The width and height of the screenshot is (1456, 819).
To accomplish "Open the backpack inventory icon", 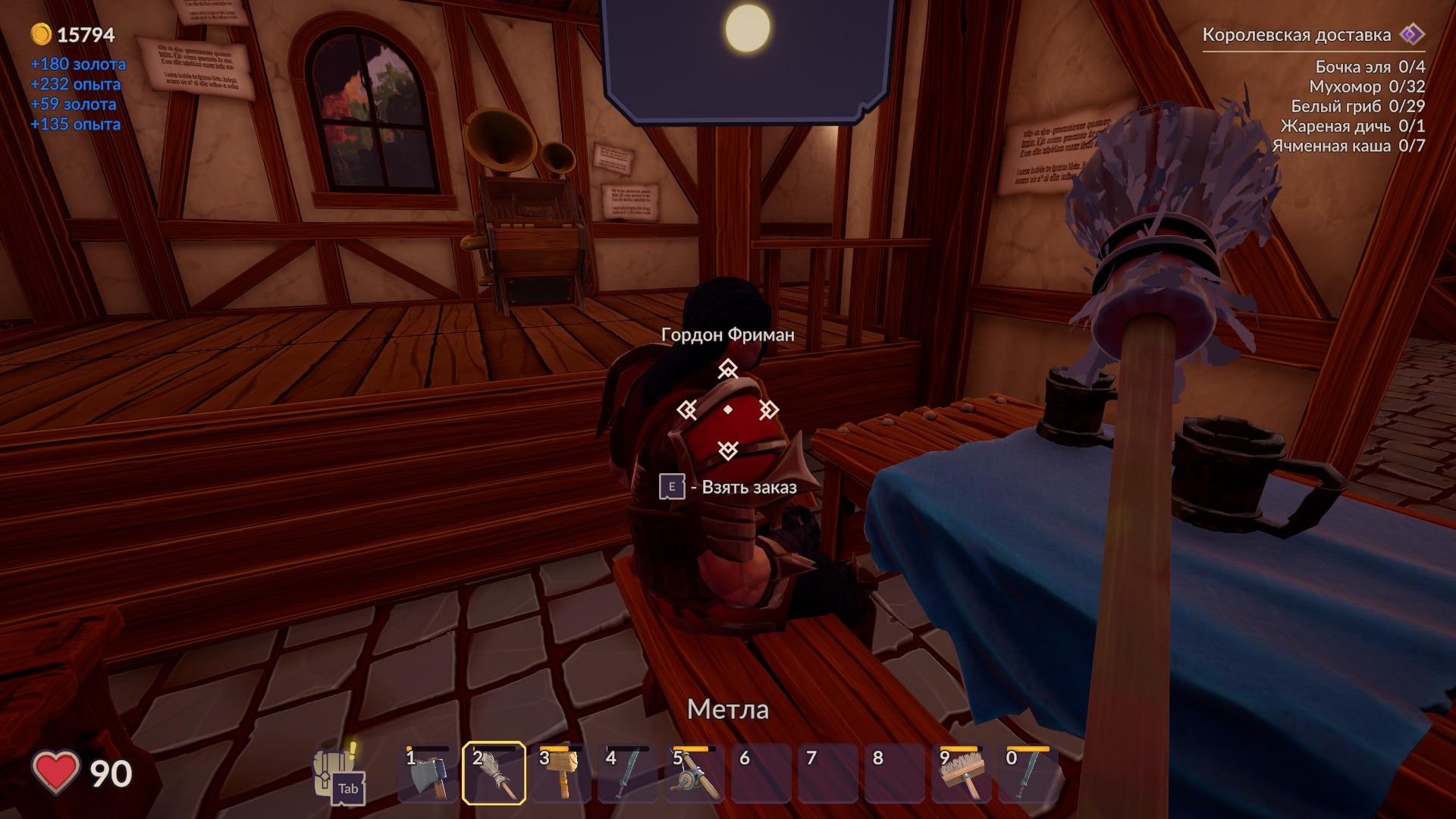I will pos(336,773).
